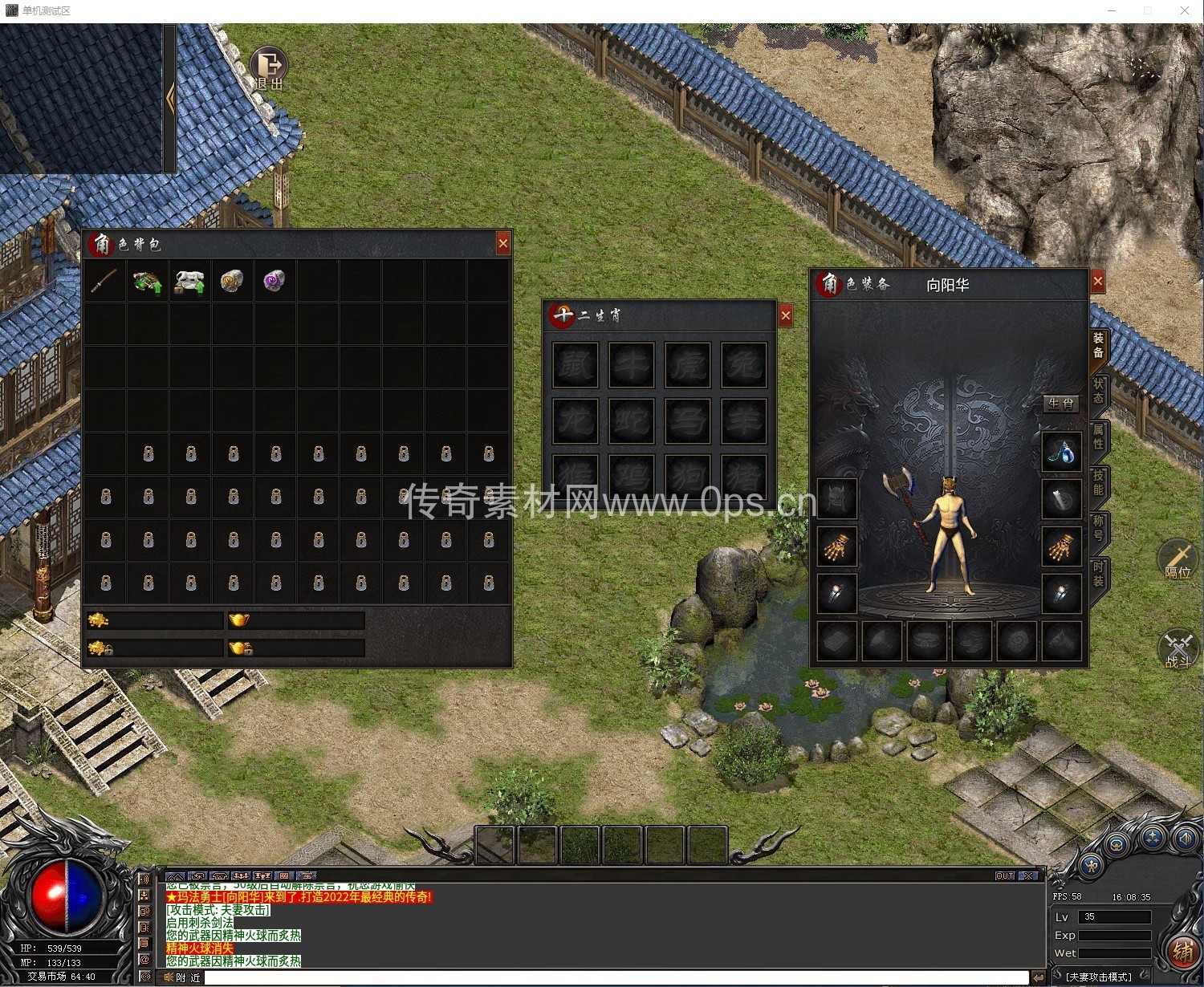Close the character backpack window

[x=503, y=243]
